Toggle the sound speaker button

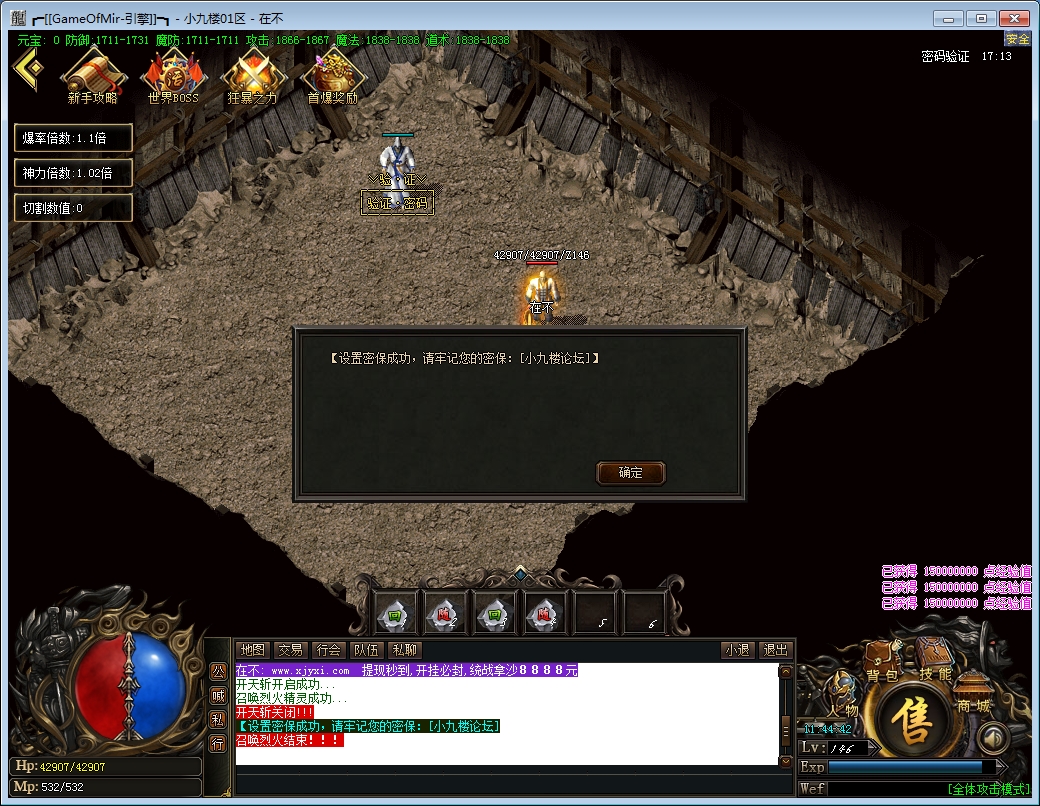tap(991, 739)
